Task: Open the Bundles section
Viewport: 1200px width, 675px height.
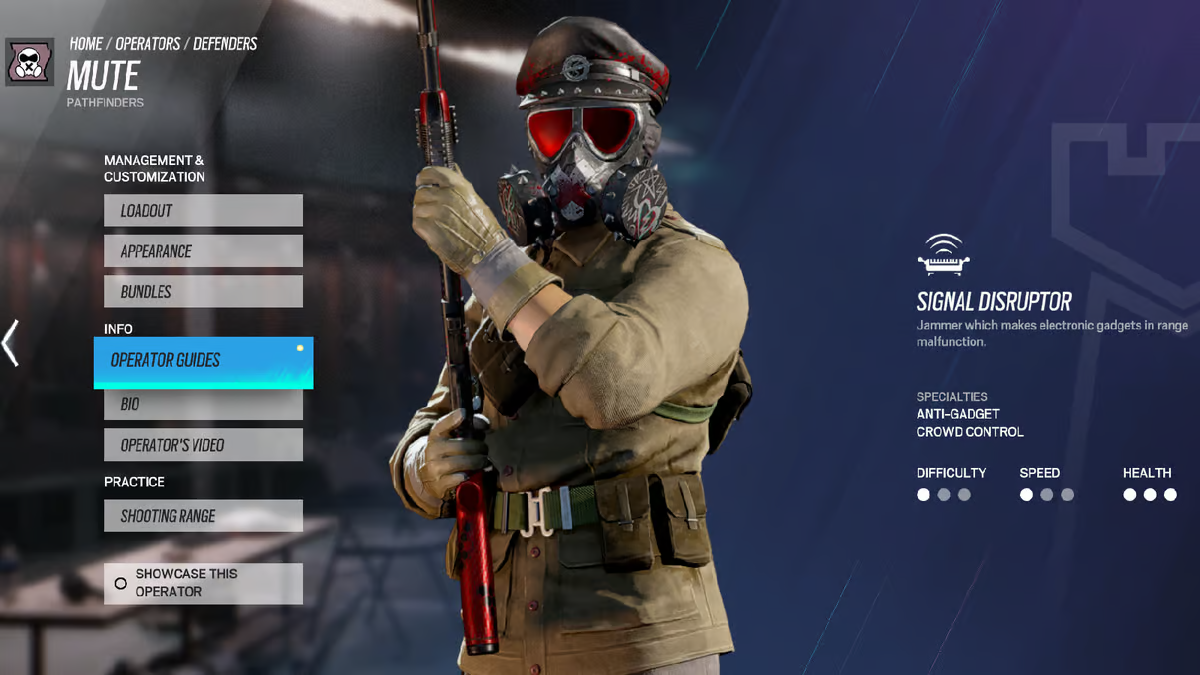Action: [x=203, y=292]
